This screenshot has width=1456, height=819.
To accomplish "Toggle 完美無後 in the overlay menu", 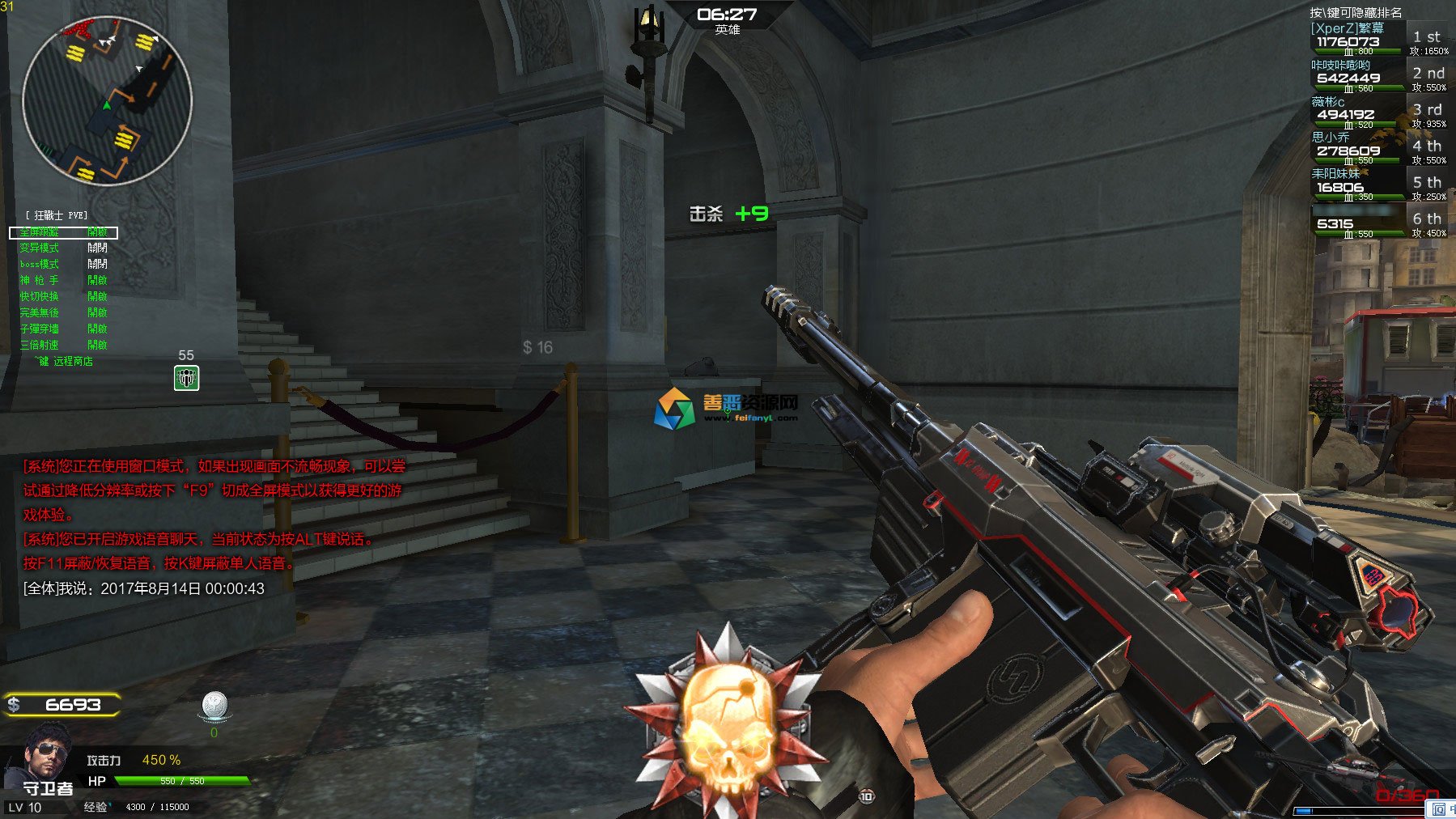I will coord(63,312).
